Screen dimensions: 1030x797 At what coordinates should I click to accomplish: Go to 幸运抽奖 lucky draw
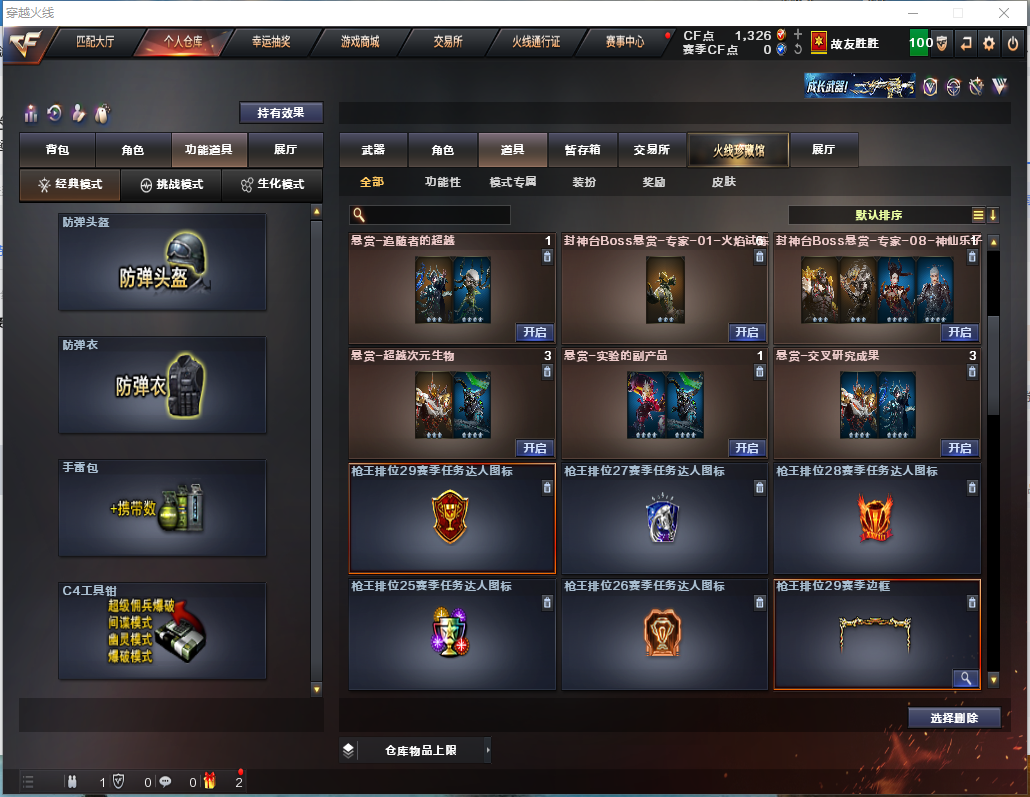point(270,42)
